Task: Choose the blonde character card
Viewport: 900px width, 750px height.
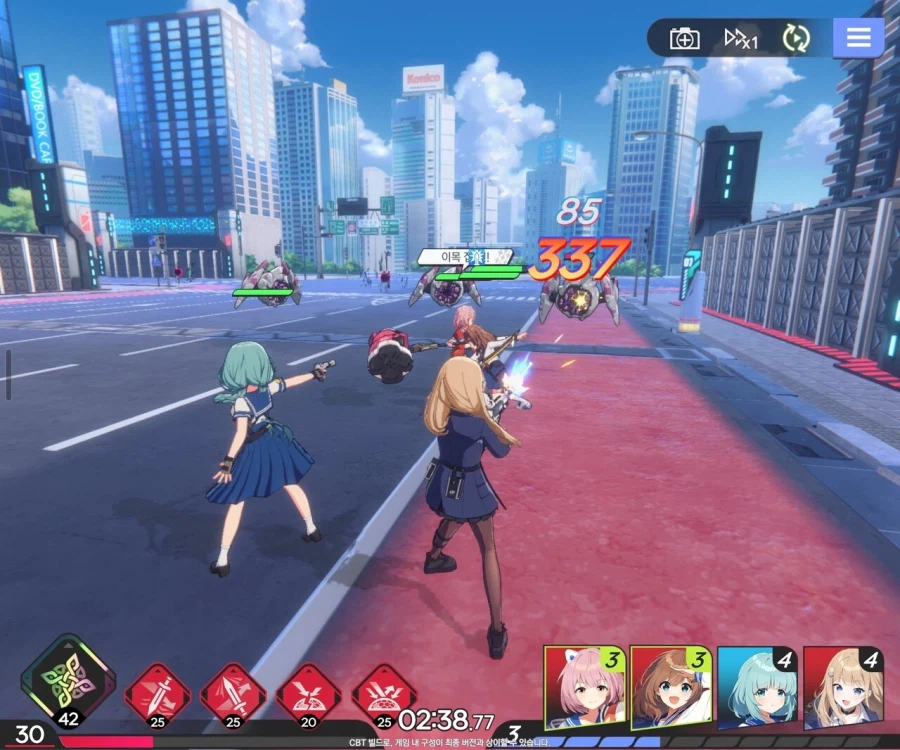Action: click(x=843, y=688)
